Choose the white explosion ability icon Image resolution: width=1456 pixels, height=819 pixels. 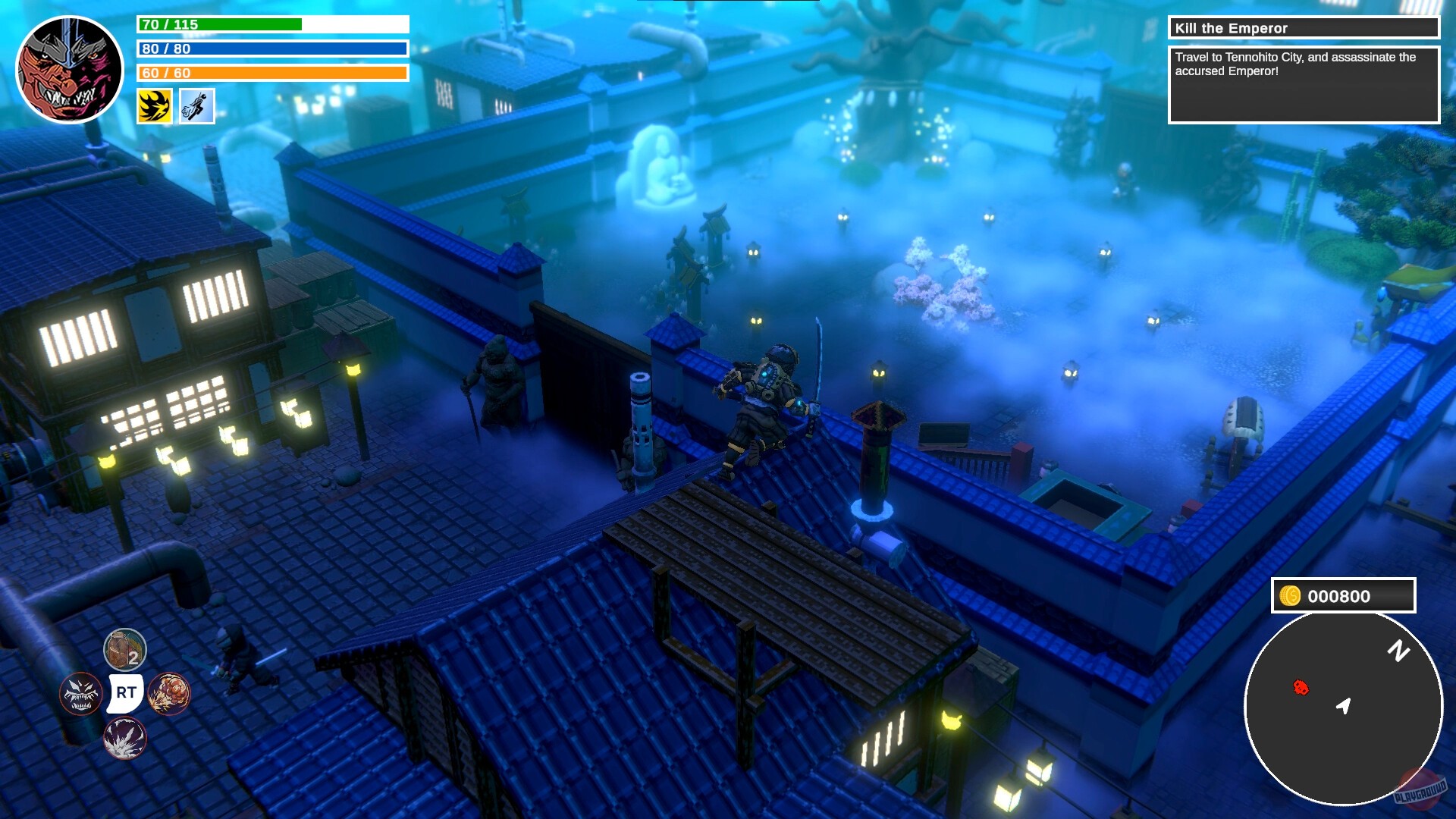tap(126, 738)
